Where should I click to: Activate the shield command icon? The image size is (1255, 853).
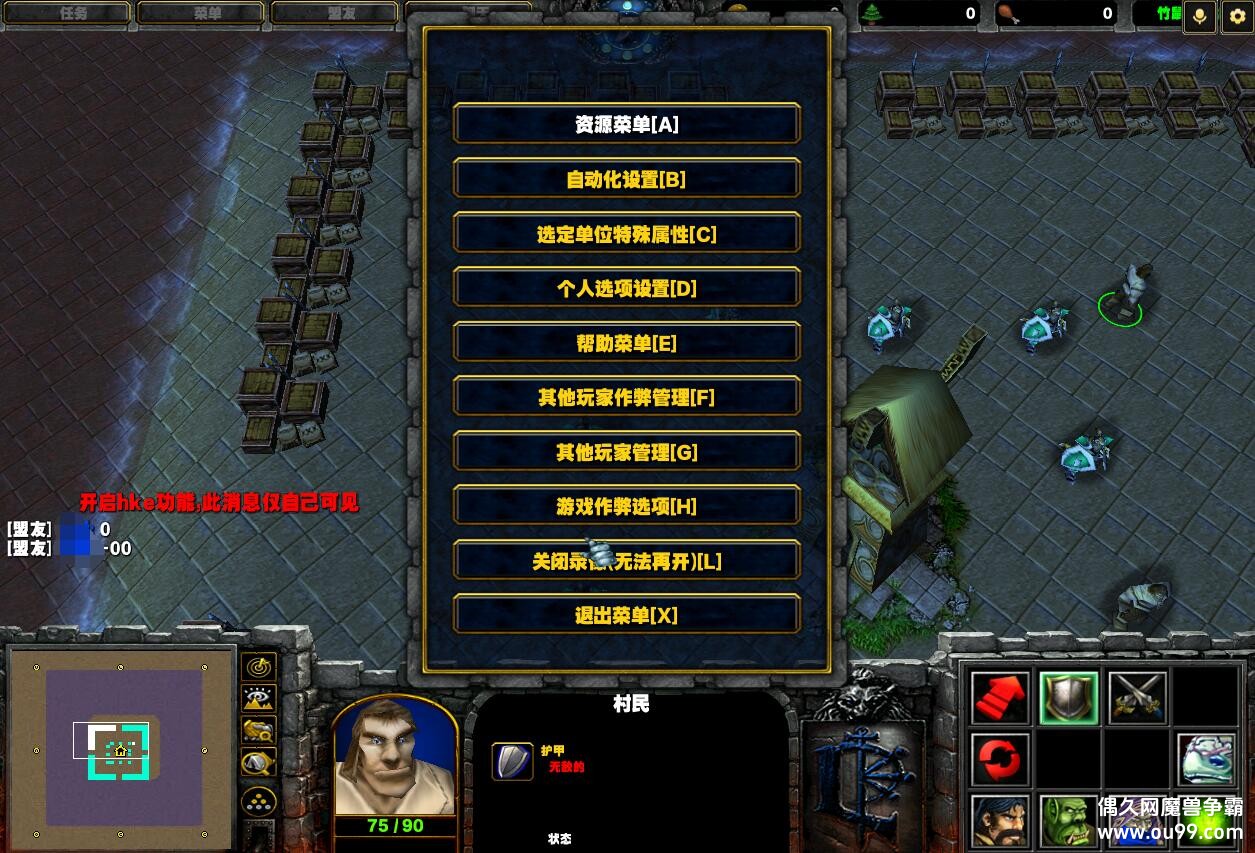coord(1068,697)
